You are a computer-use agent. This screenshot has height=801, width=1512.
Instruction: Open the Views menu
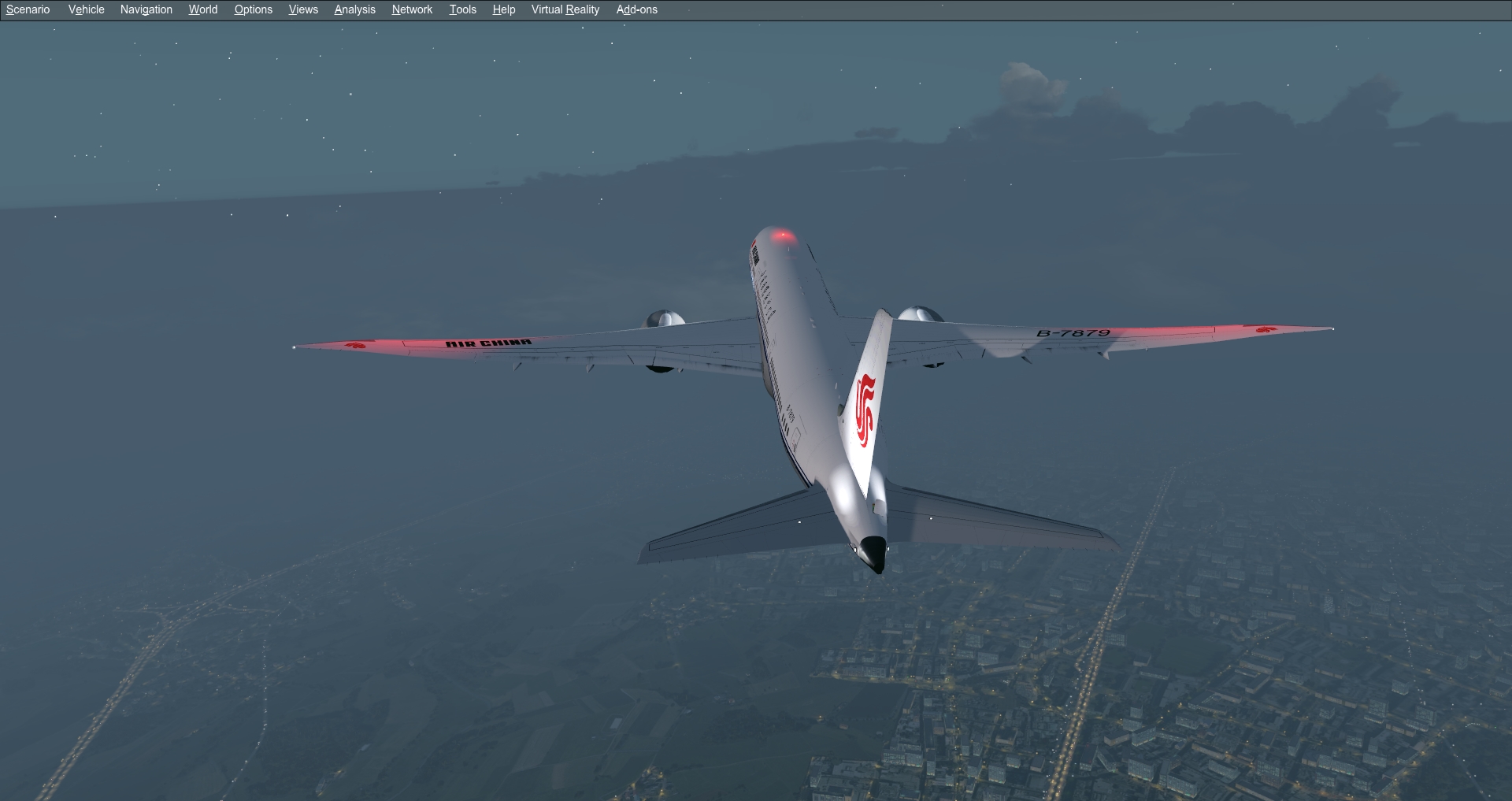[x=302, y=9]
